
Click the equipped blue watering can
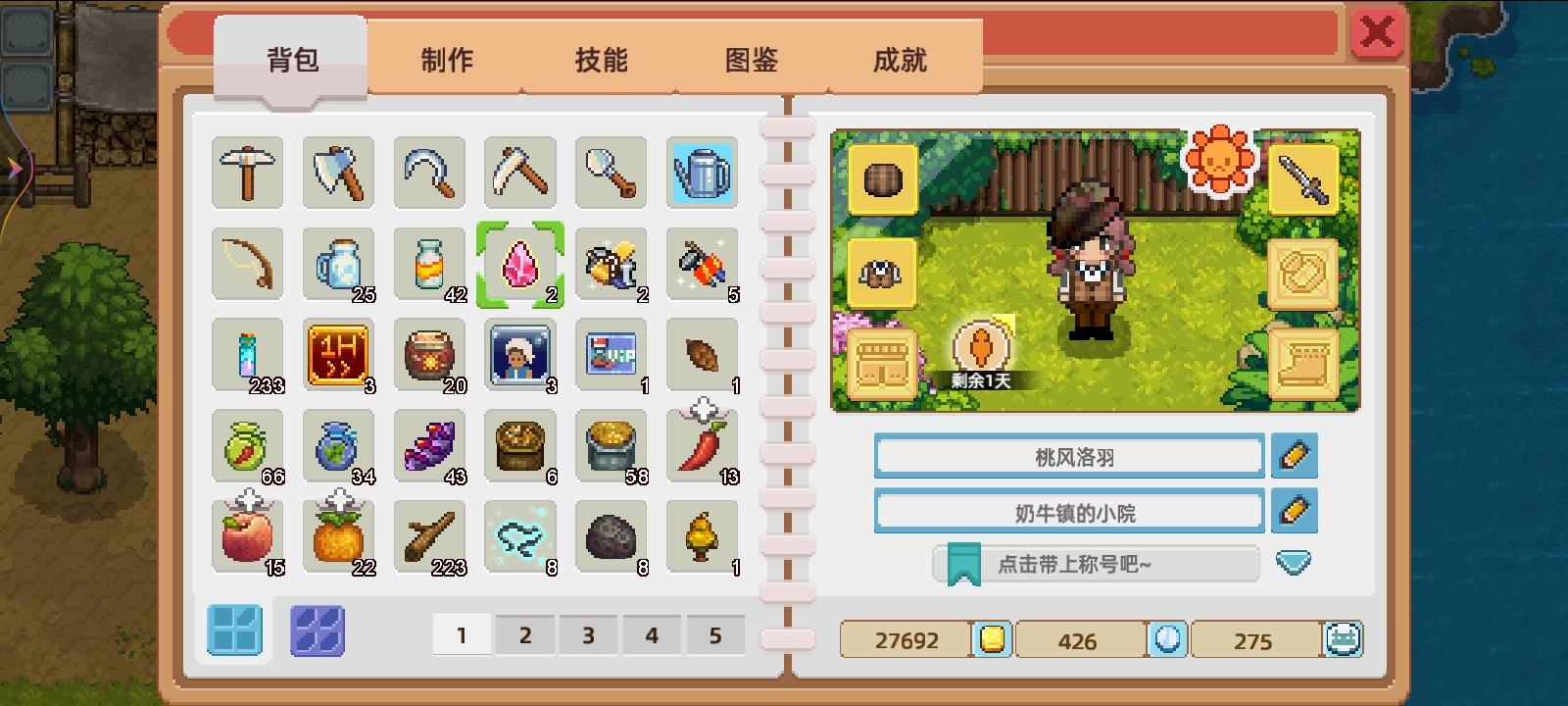coord(703,173)
